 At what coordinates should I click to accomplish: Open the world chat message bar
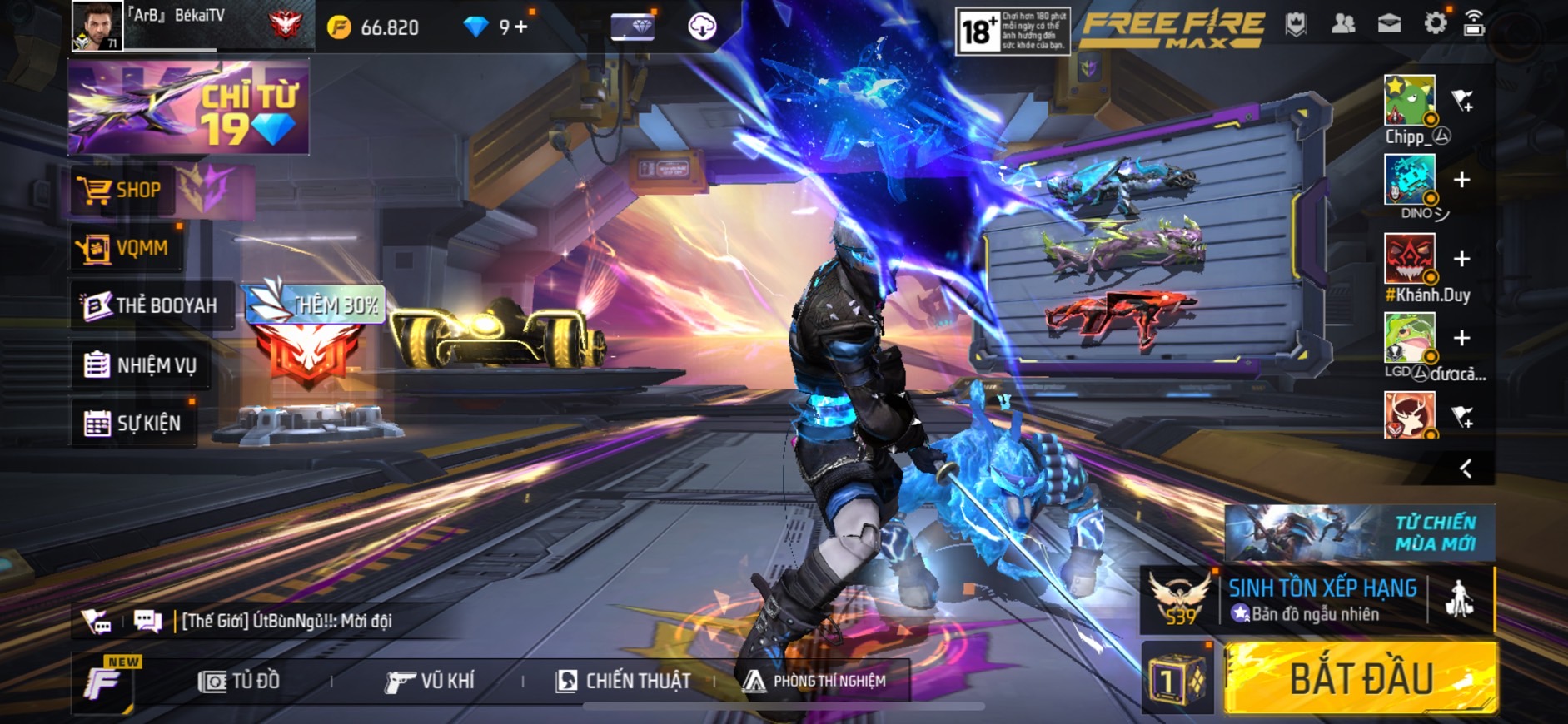click(x=283, y=621)
